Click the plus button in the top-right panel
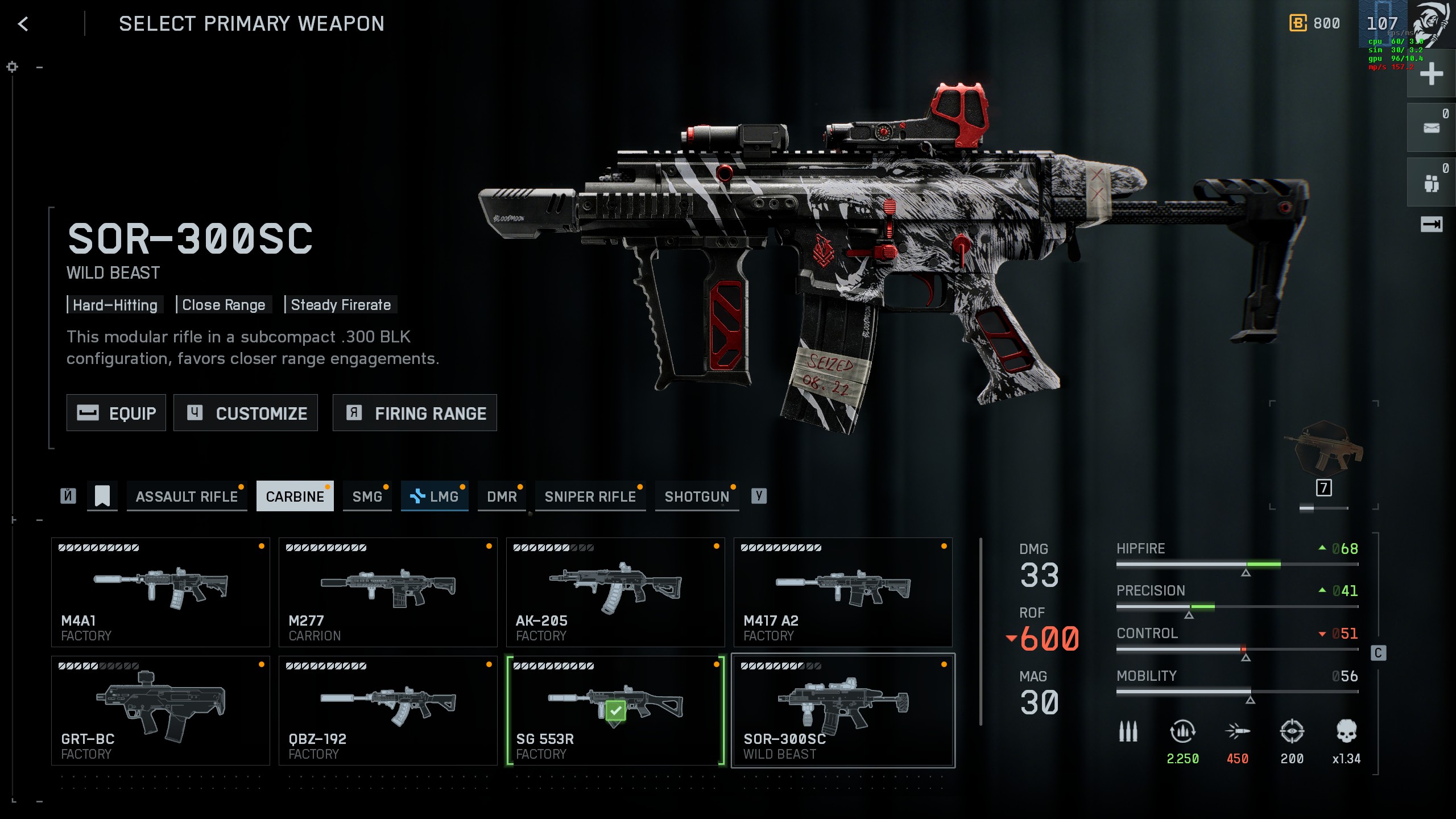This screenshot has width=1456, height=819. [1431, 74]
